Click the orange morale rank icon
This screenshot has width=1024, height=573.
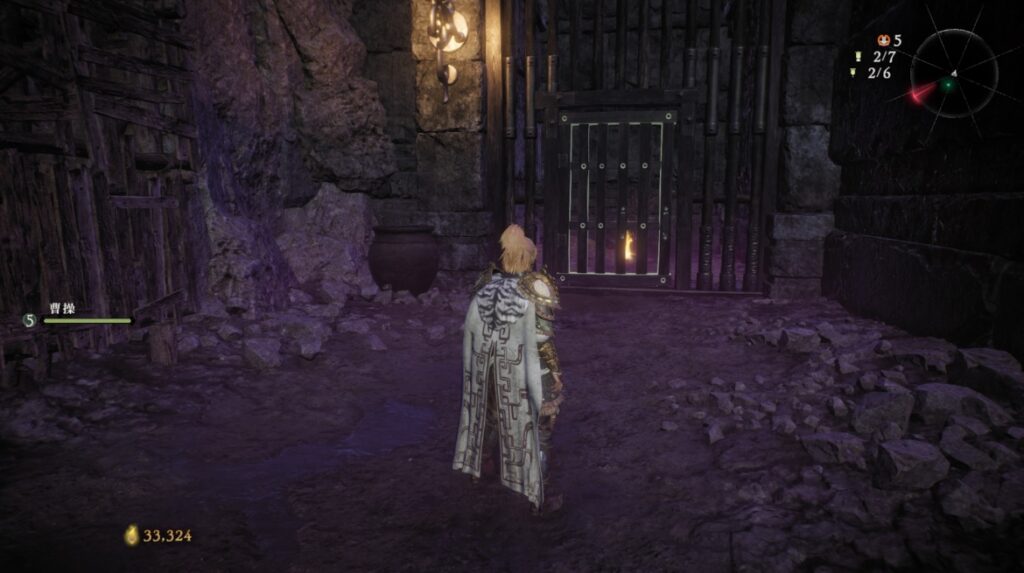[884, 41]
